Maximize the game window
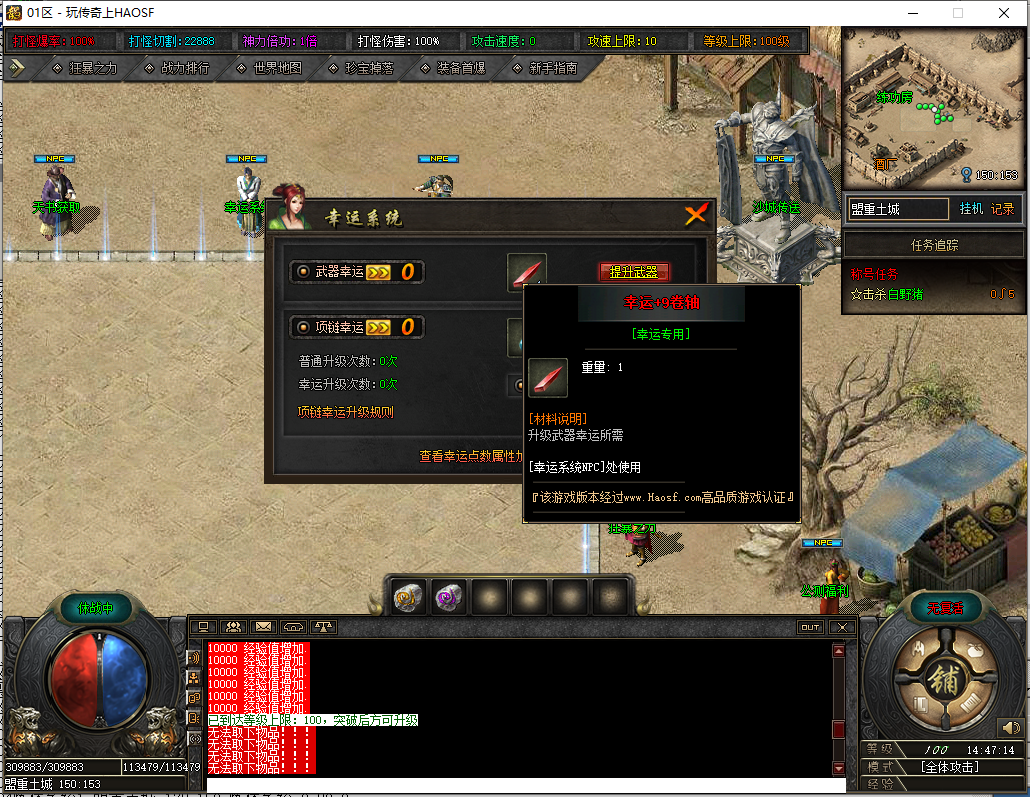The height and width of the screenshot is (797, 1030). 957,13
